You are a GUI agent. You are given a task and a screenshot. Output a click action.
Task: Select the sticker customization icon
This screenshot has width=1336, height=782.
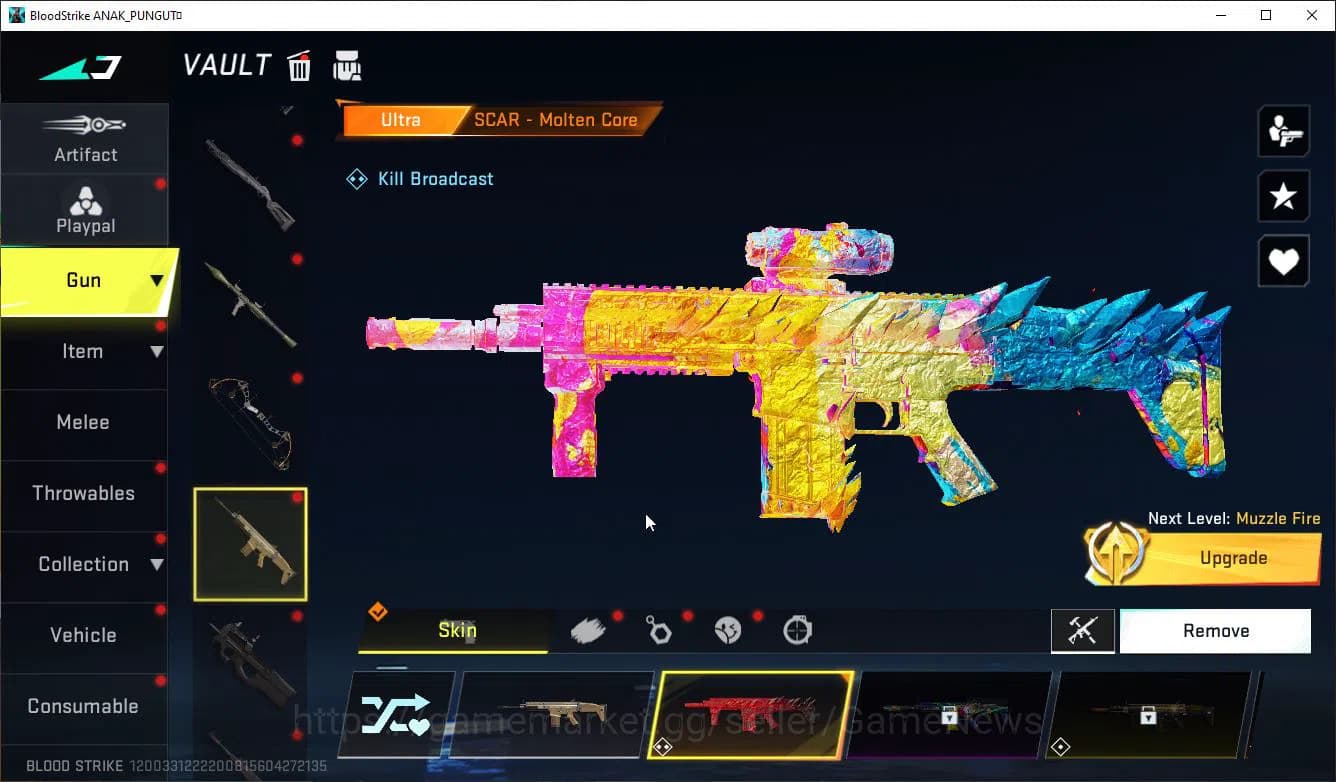(x=729, y=629)
